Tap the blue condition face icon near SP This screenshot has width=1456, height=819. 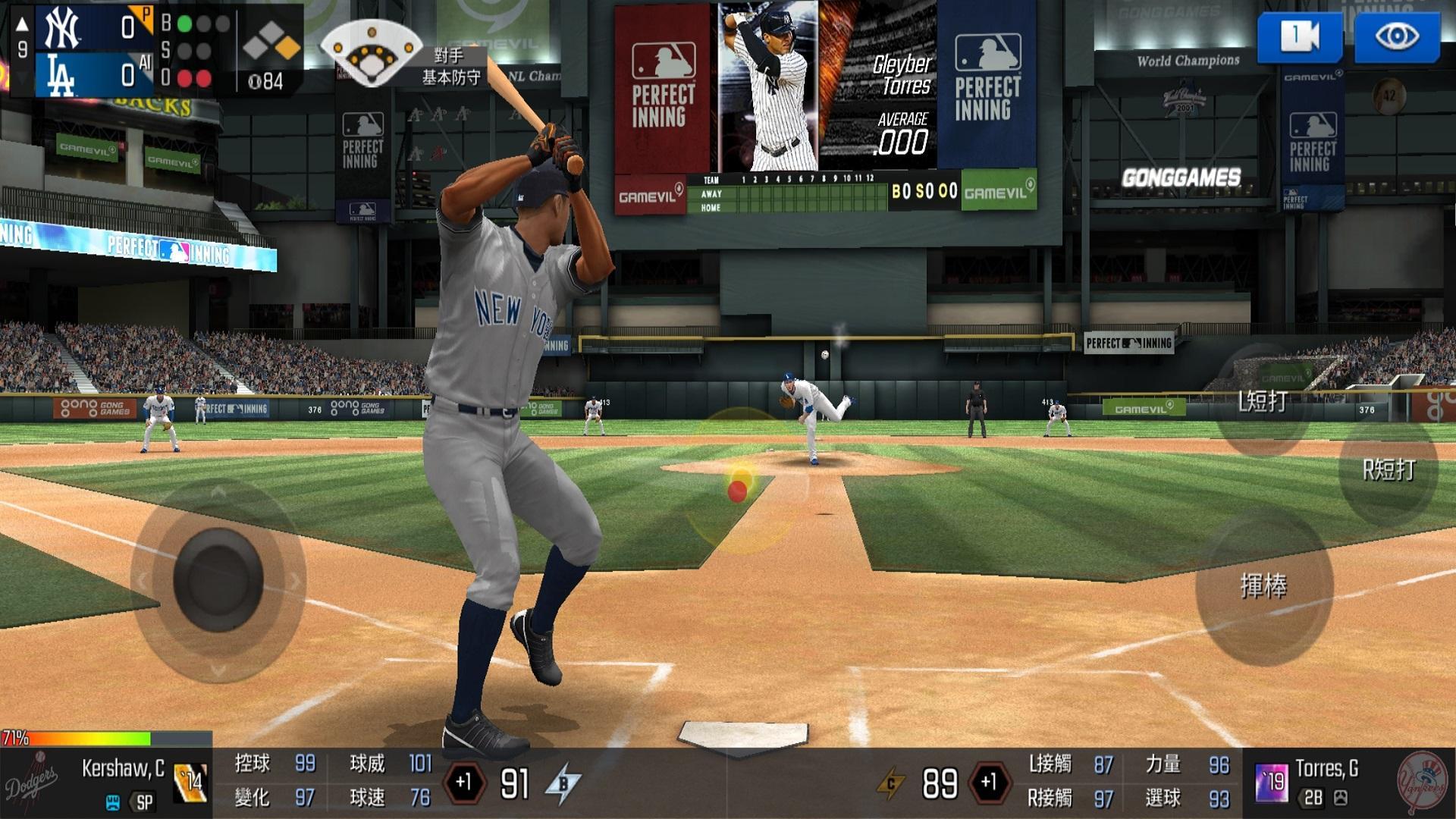(x=111, y=800)
